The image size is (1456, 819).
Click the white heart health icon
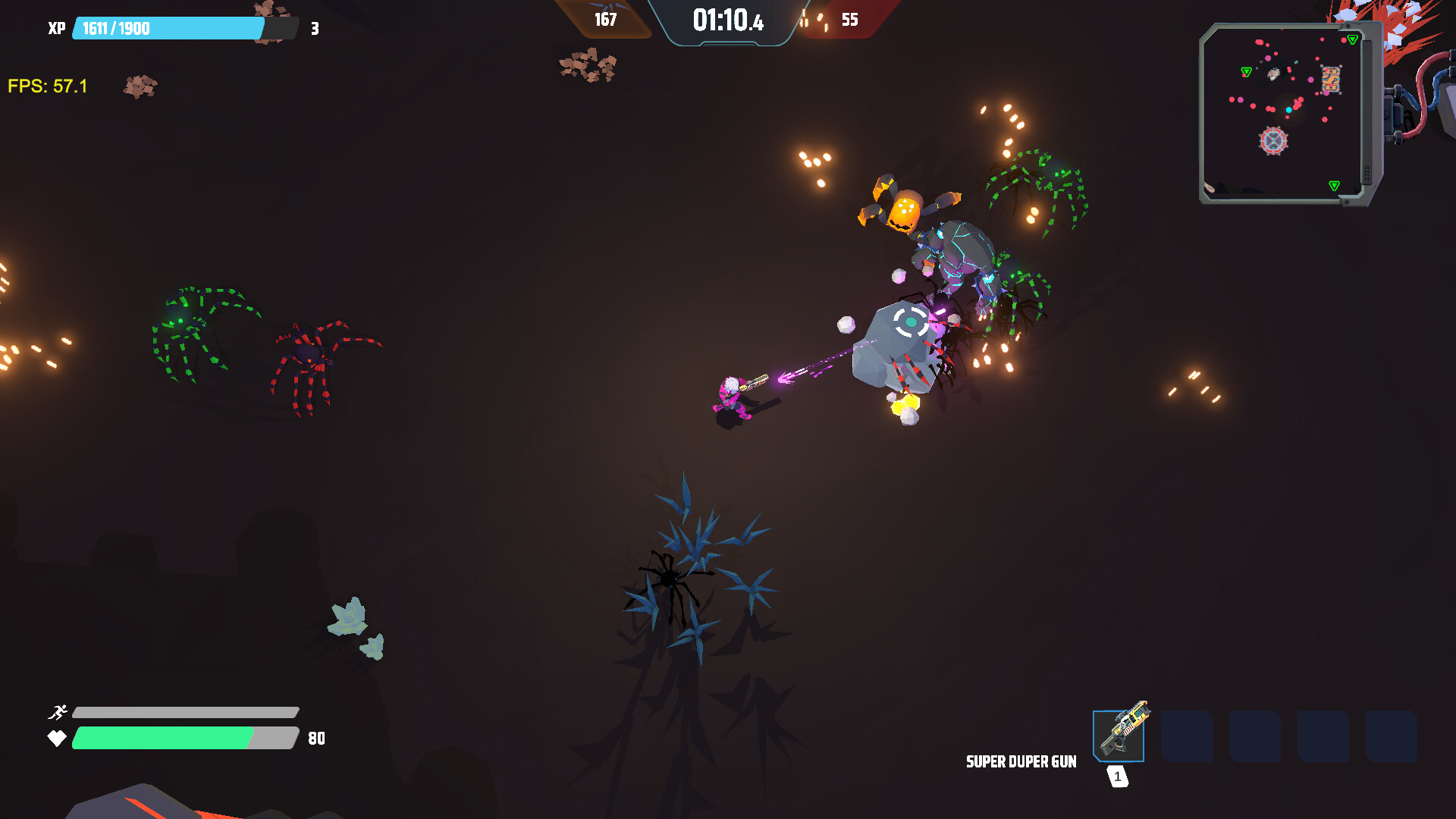coord(58,737)
